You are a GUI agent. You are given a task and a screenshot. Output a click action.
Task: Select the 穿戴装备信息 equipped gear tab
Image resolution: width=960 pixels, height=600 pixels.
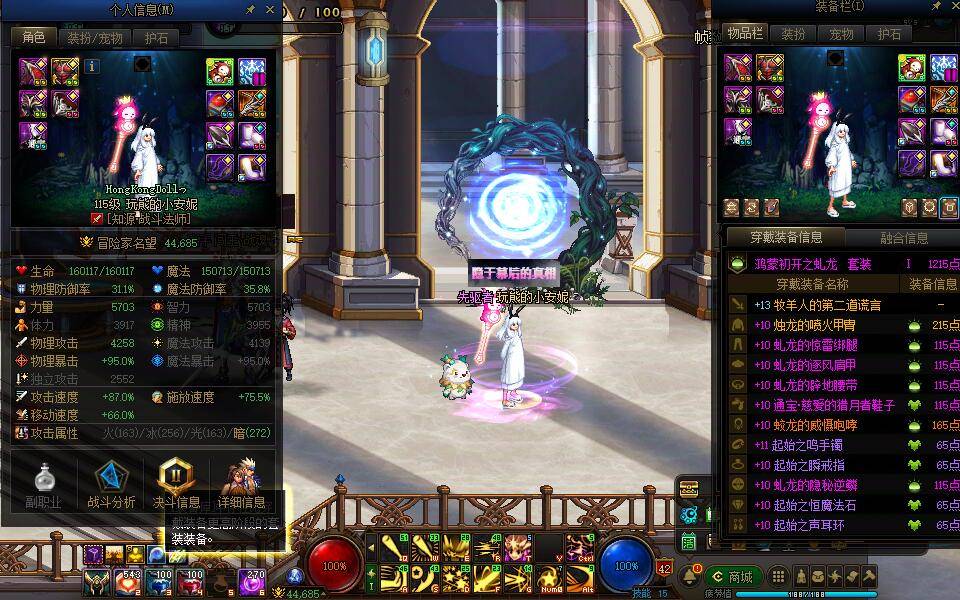coord(787,238)
